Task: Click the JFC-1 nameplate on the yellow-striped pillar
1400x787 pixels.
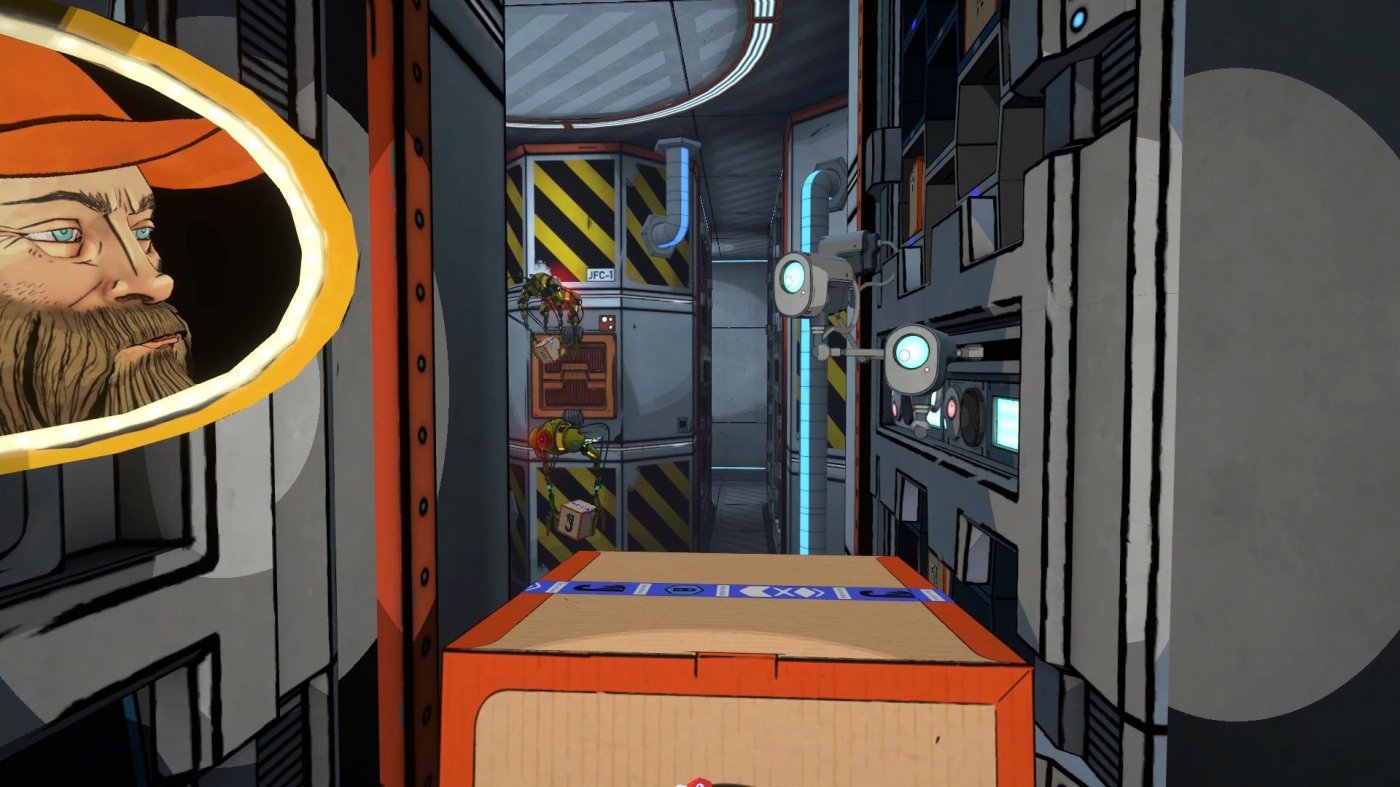Action: click(601, 274)
